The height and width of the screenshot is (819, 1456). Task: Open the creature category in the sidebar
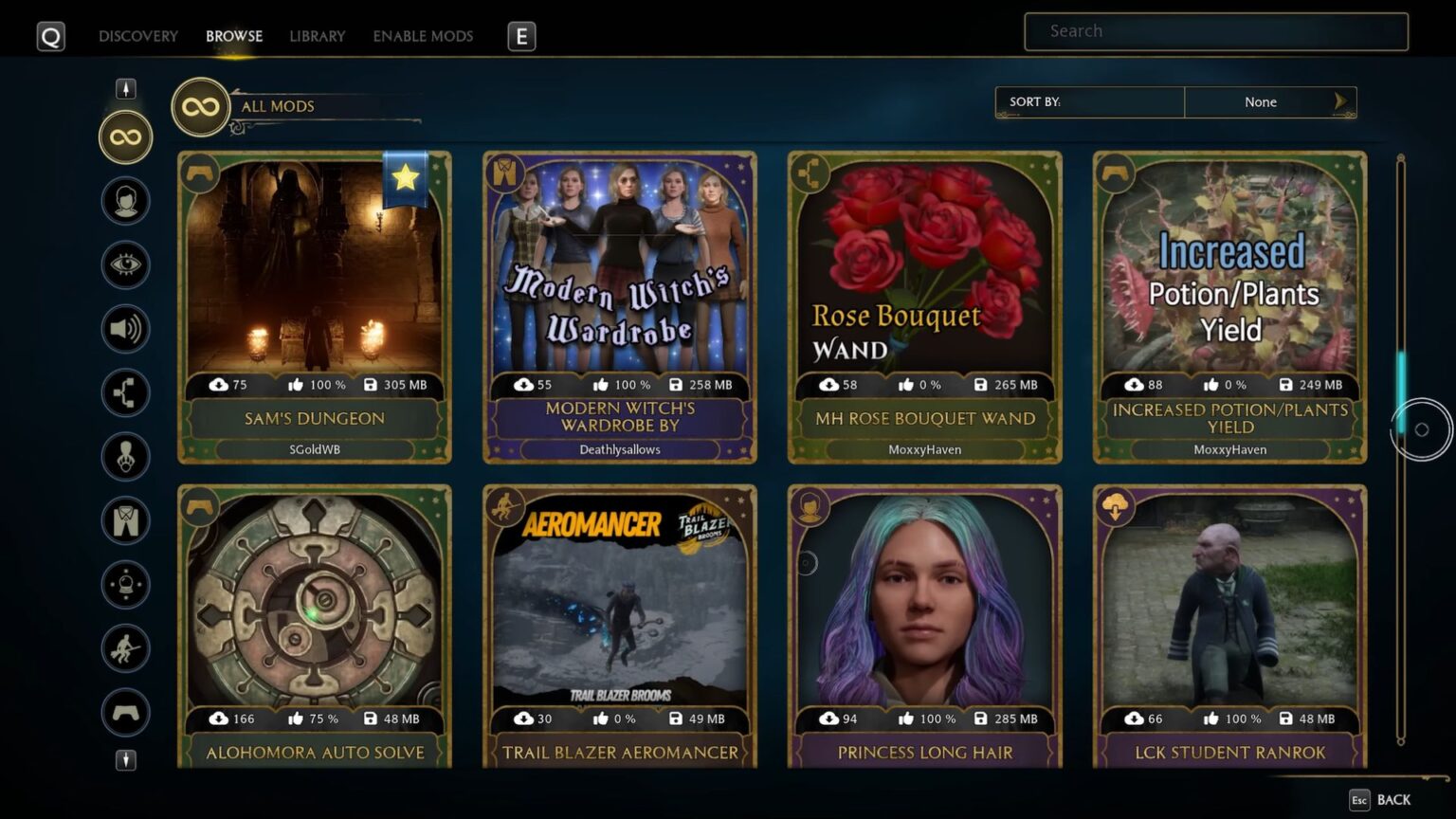coord(124,457)
